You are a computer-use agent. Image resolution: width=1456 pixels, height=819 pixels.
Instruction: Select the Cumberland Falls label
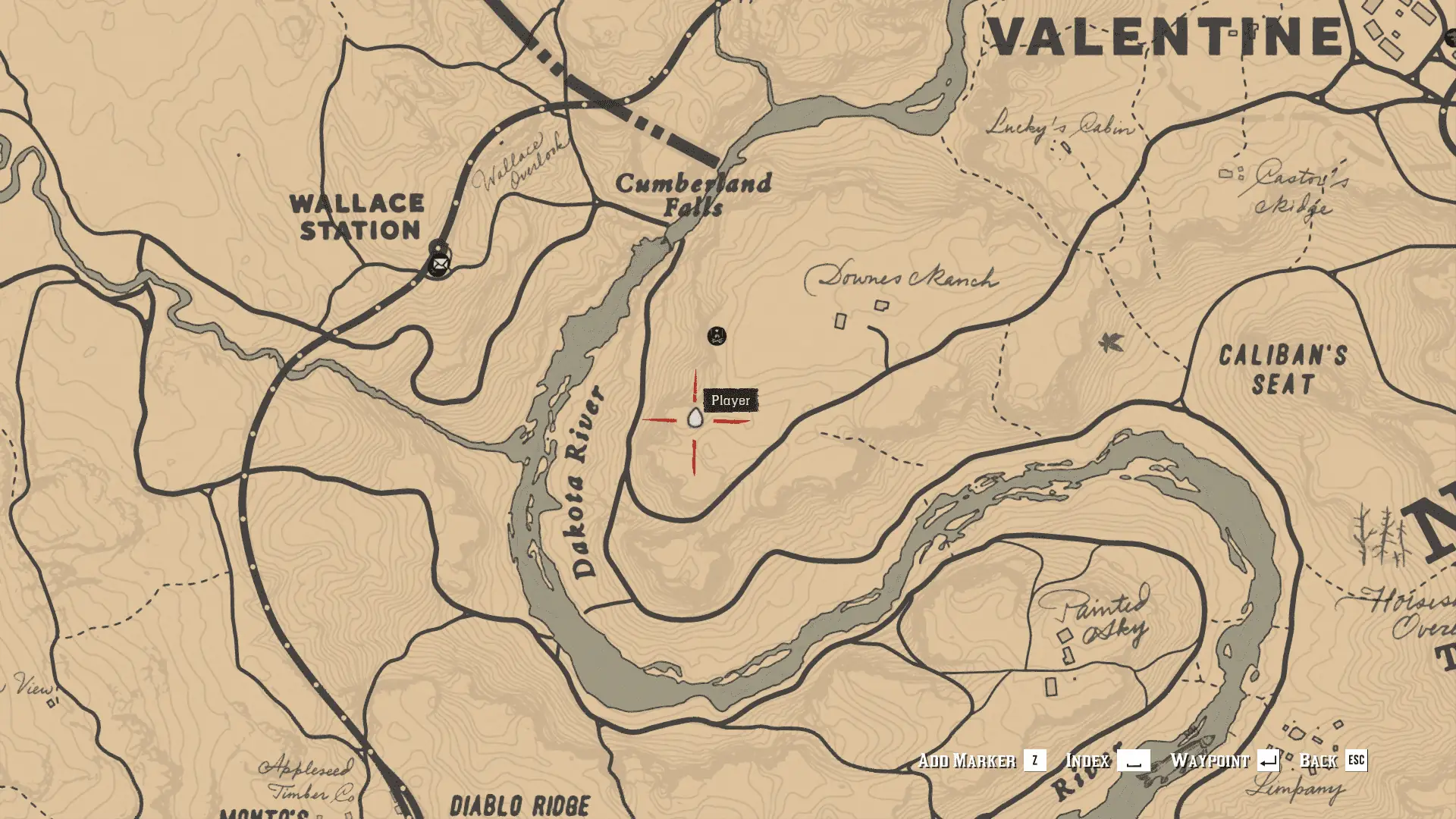coord(695,192)
